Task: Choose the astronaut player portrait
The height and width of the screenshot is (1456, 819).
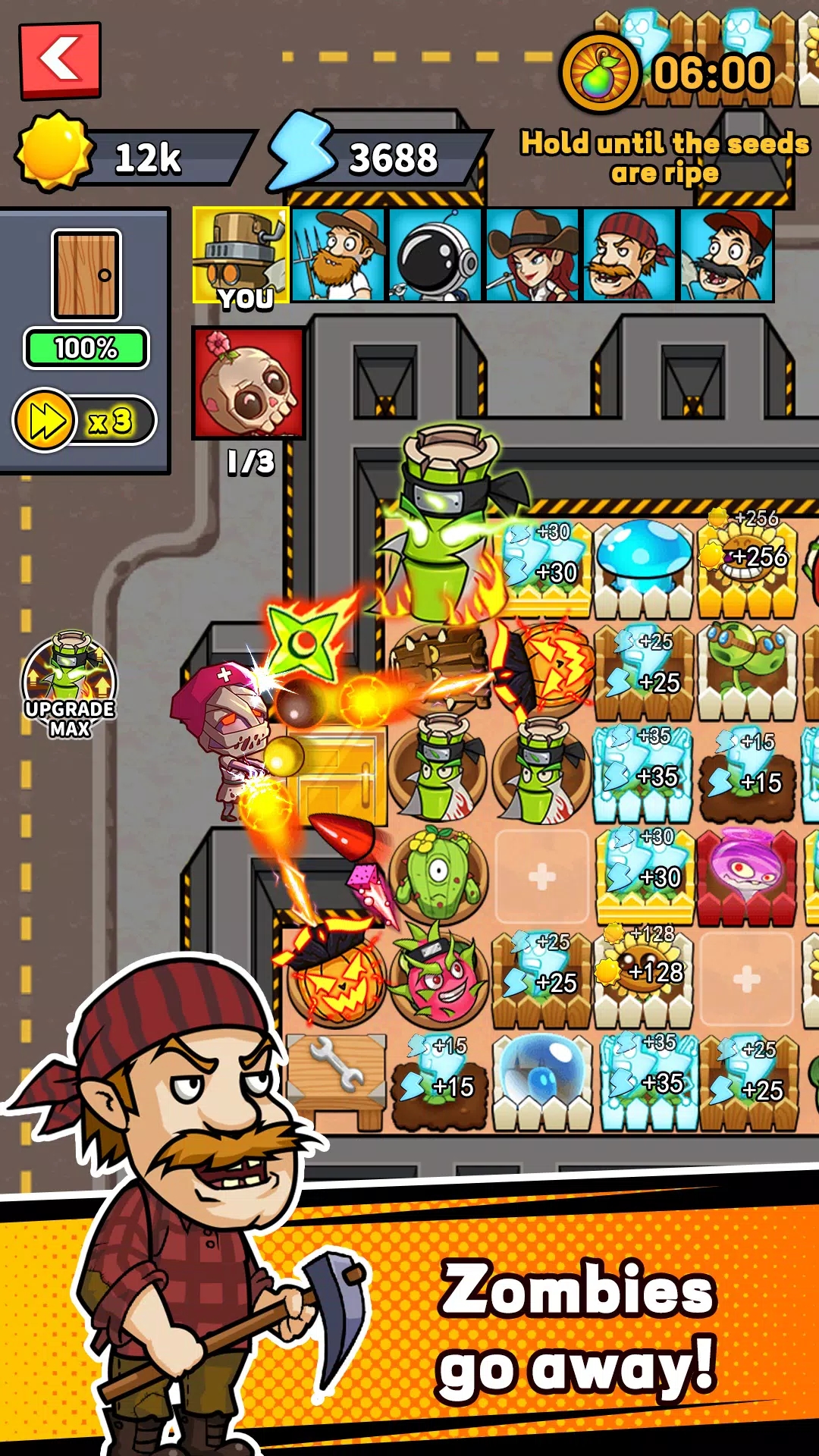Action: click(x=435, y=256)
